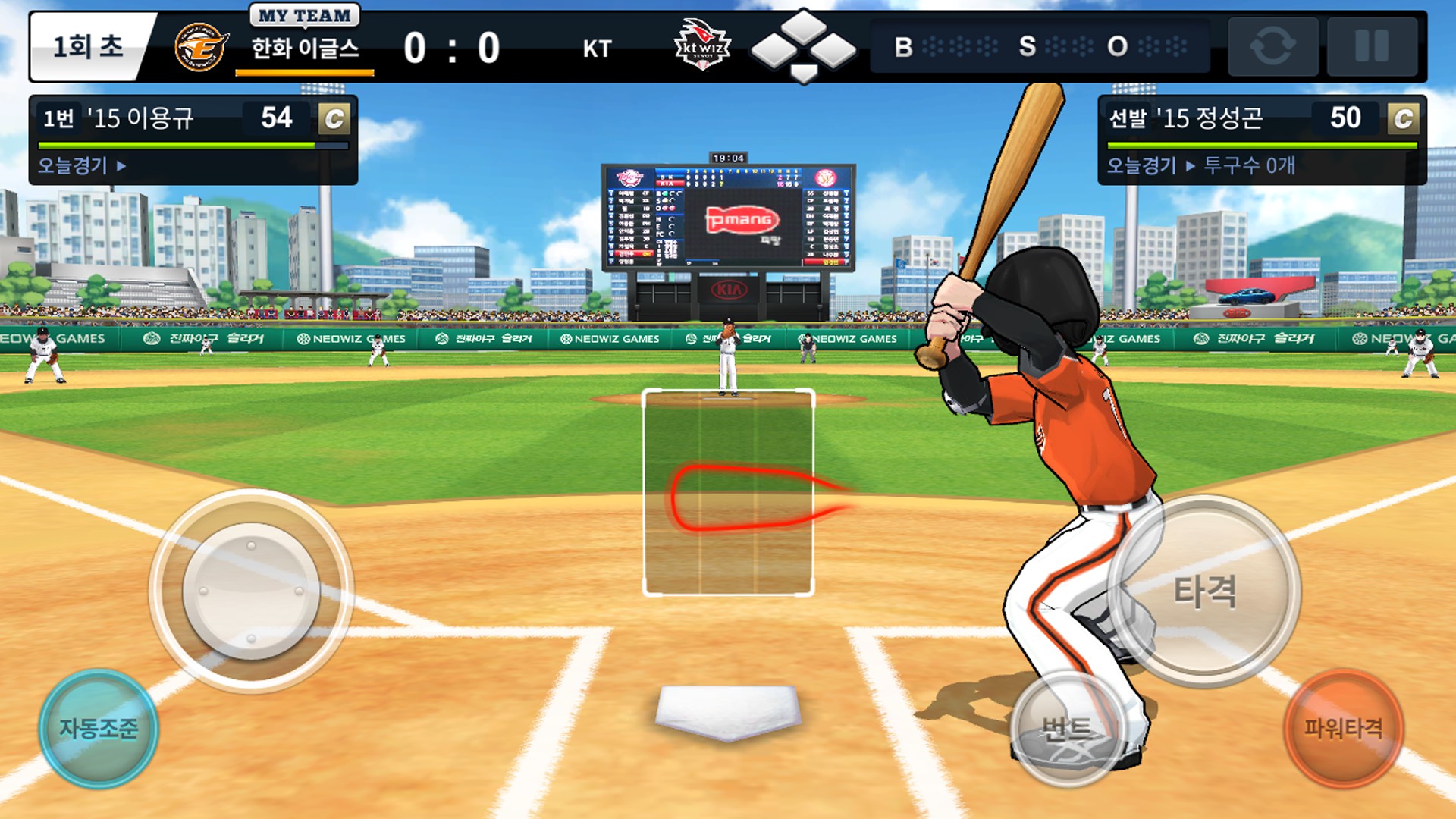This screenshot has width=1456, height=819.
Task: Click the circular arrows refresh button
Action: coord(1272,46)
